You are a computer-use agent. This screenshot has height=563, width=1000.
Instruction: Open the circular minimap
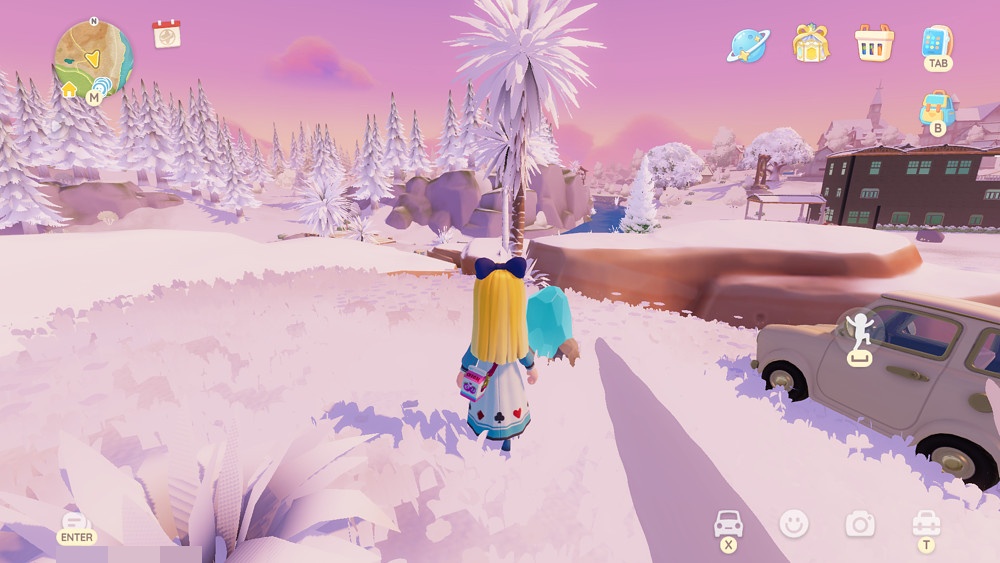pyautogui.click(x=91, y=58)
